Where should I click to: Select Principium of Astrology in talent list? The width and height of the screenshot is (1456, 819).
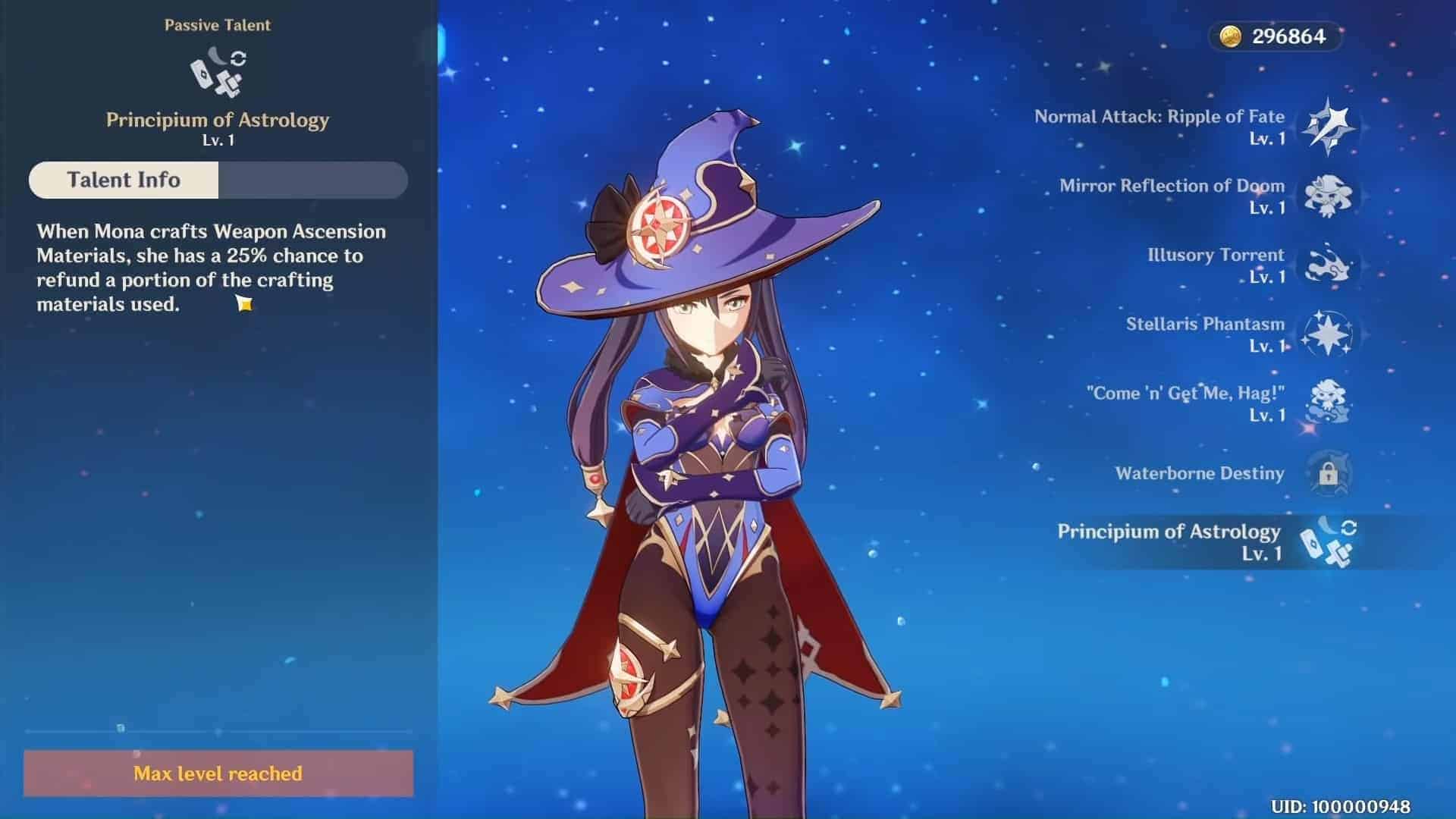coord(1326,541)
